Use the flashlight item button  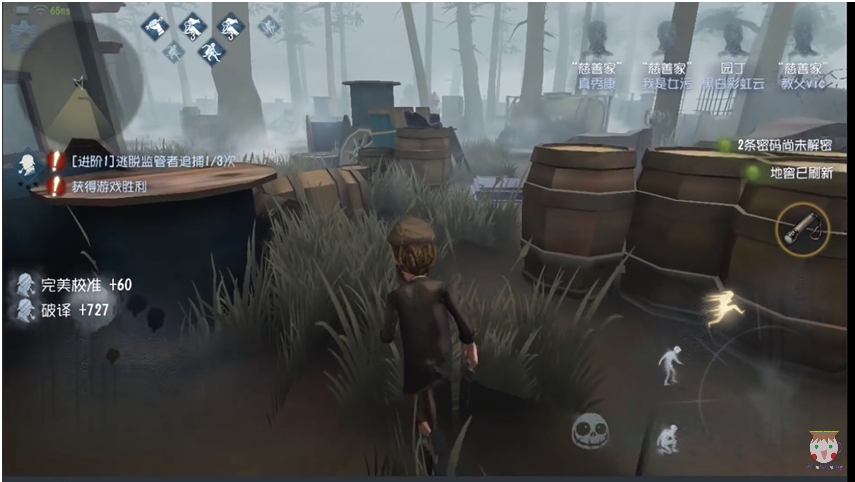[801, 230]
